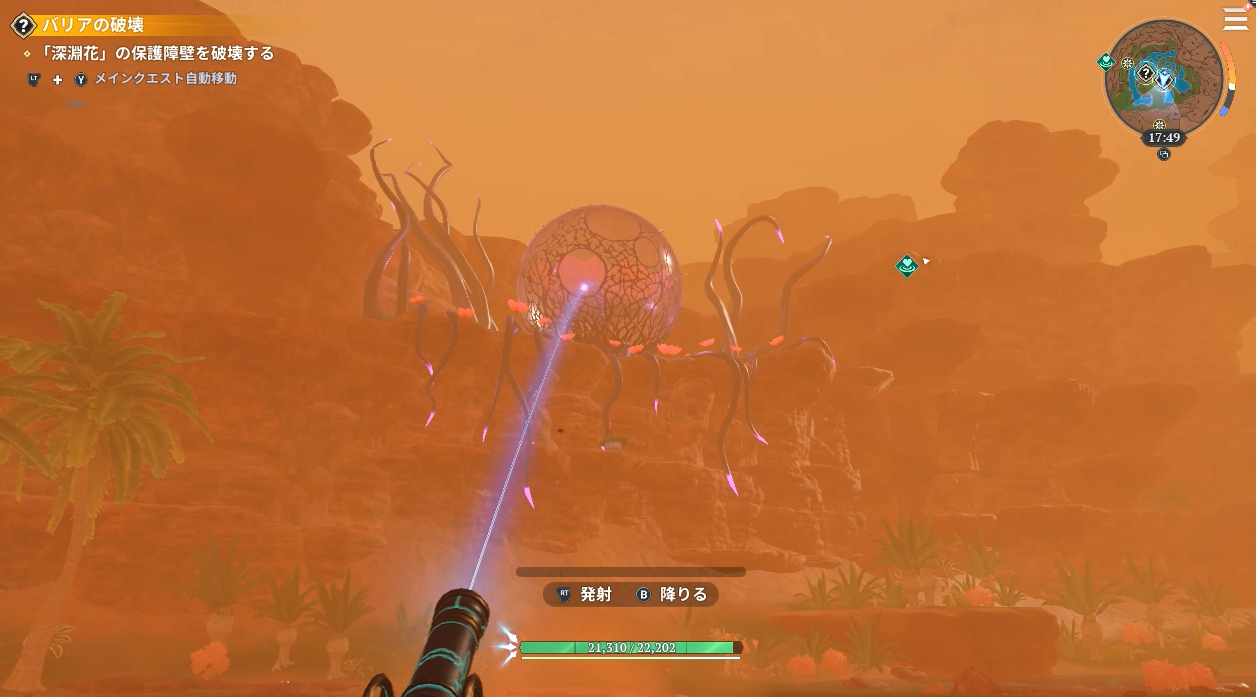Screen dimensions: 1256x697
Task: Click the question-mark icon beside the quest title
Action: [22, 25]
